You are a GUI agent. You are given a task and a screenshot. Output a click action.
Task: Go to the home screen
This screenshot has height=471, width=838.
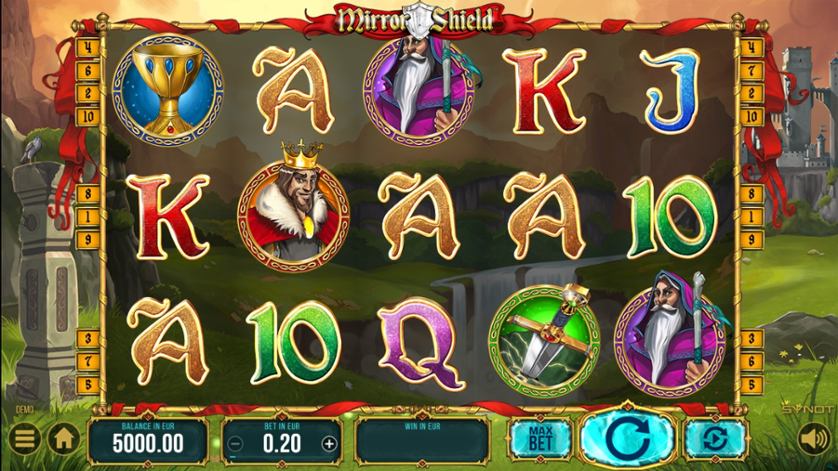pyautogui.click(x=64, y=438)
